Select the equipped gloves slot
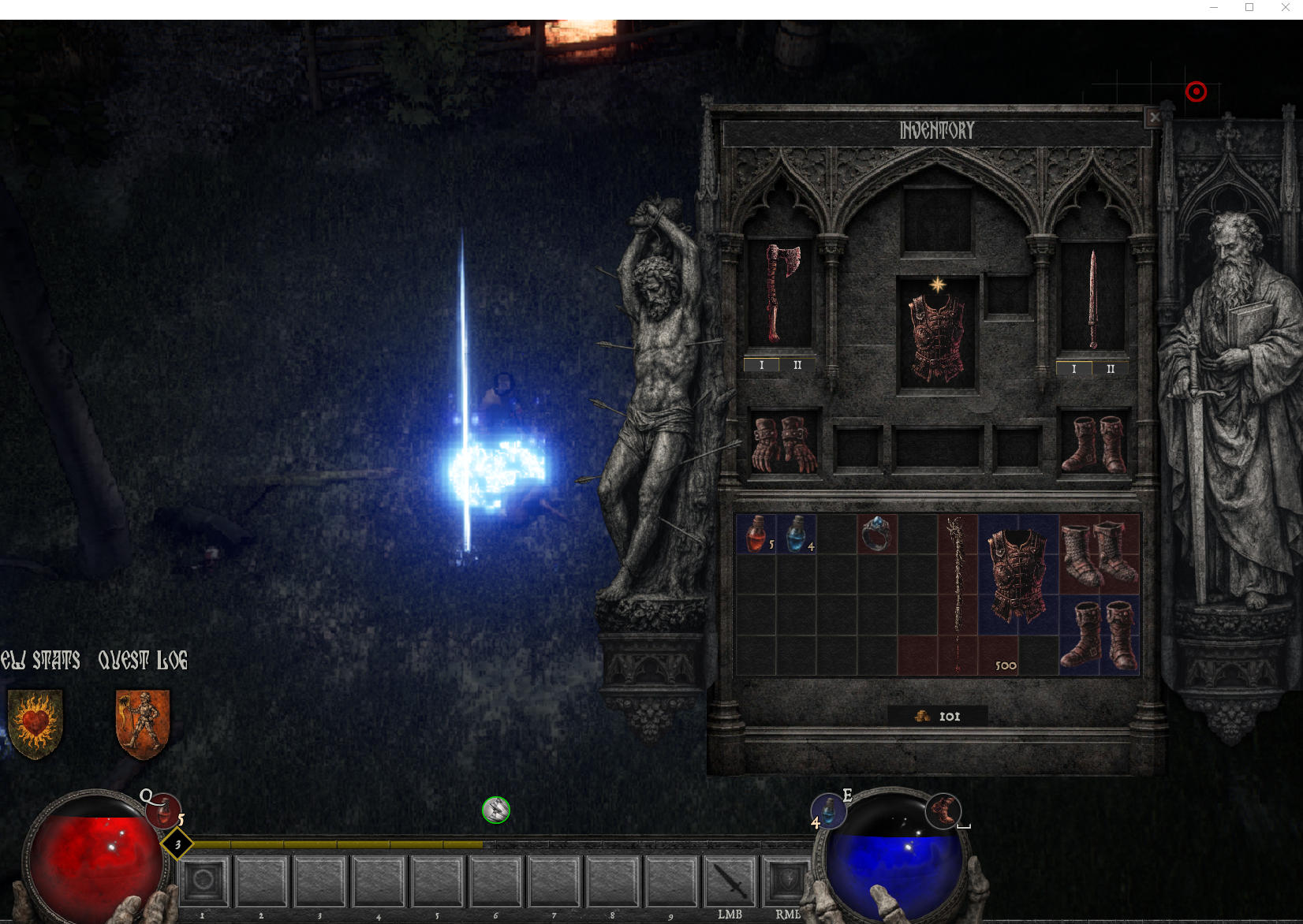 (x=784, y=443)
